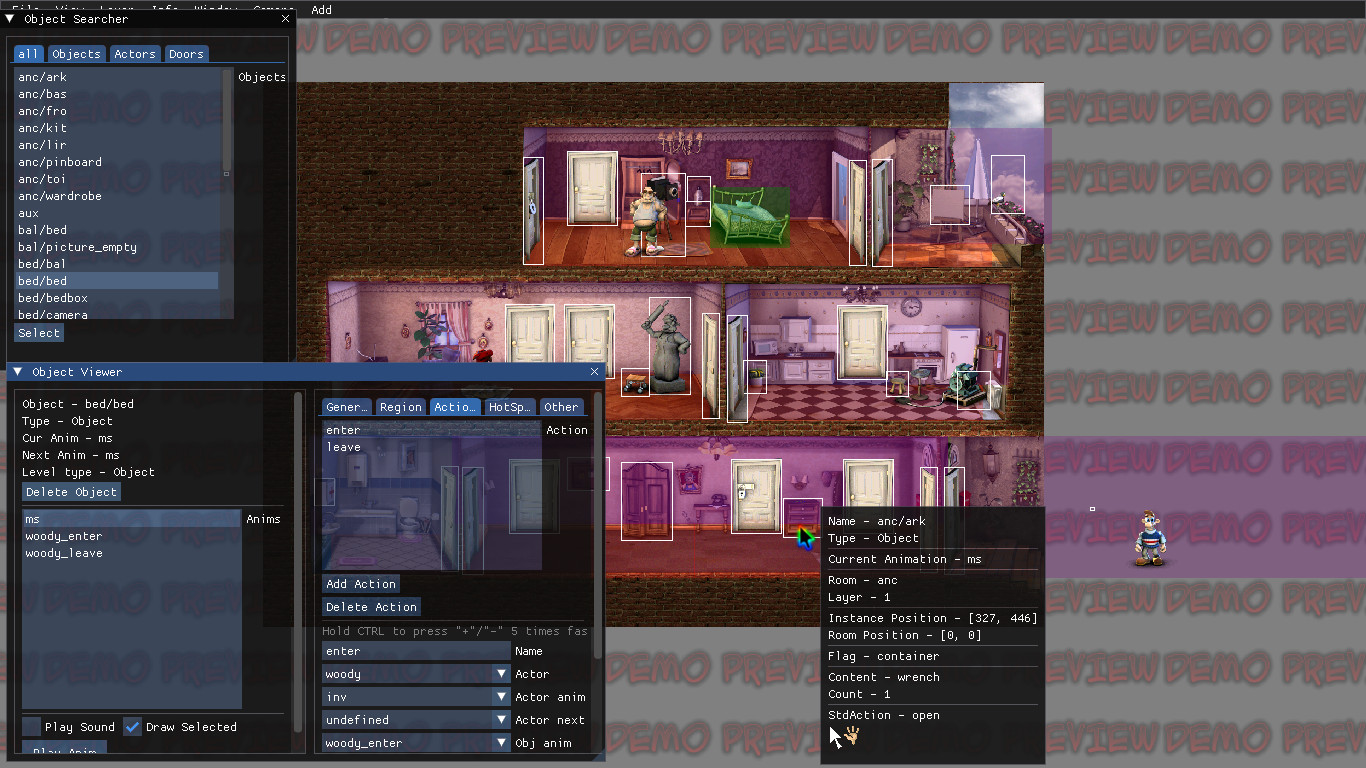The image size is (1366, 768).
Task: Switch to the HotSp tab
Action: tap(509, 406)
